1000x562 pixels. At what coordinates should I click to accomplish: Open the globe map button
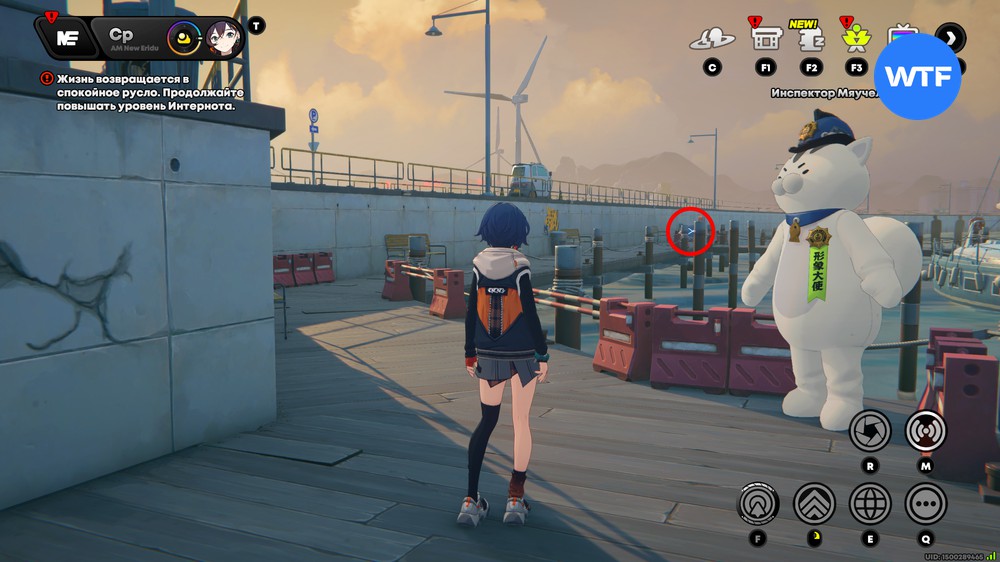[x=870, y=503]
